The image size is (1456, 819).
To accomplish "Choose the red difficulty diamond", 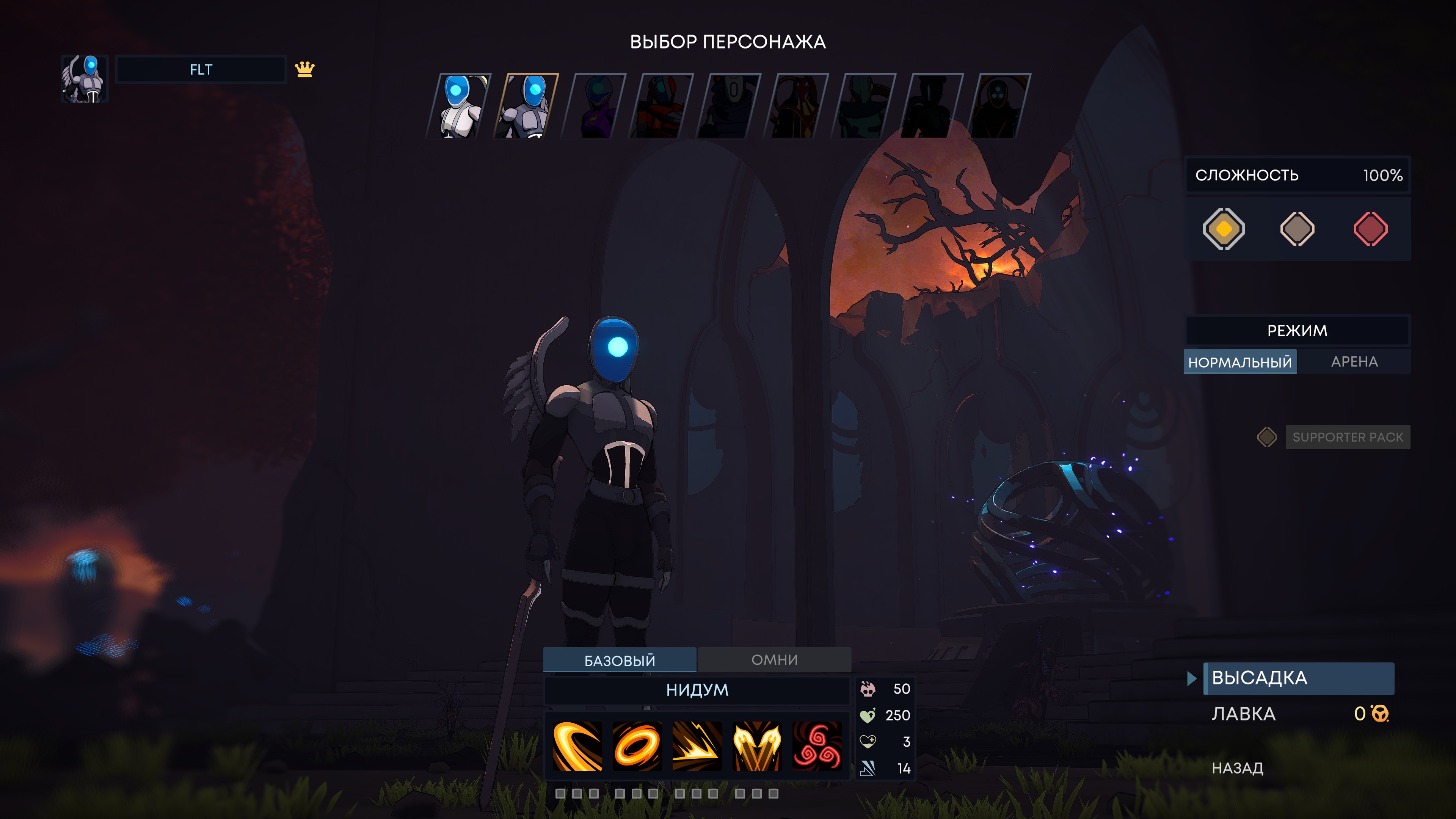I will coord(1370,229).
